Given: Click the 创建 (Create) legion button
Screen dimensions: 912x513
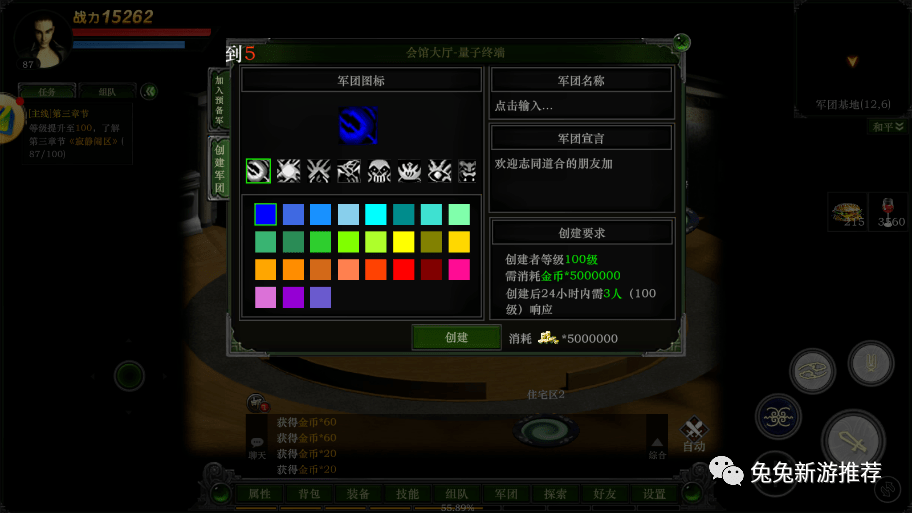Looking at the screenshot, I should pyautogui.click(x=456, y=337).
